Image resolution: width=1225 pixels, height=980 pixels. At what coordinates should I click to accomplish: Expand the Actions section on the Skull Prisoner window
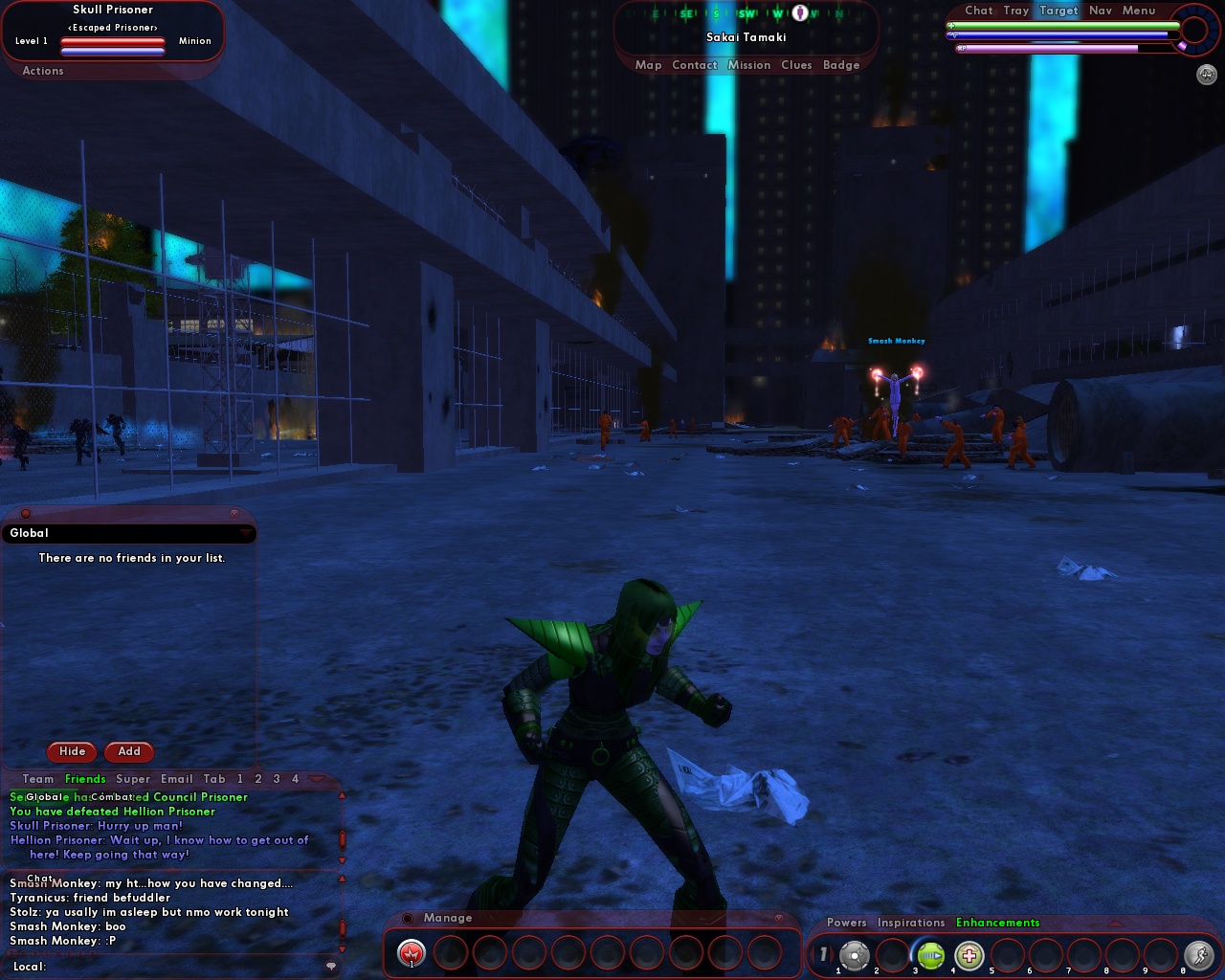pyautogui.click(x=42, y=71)
